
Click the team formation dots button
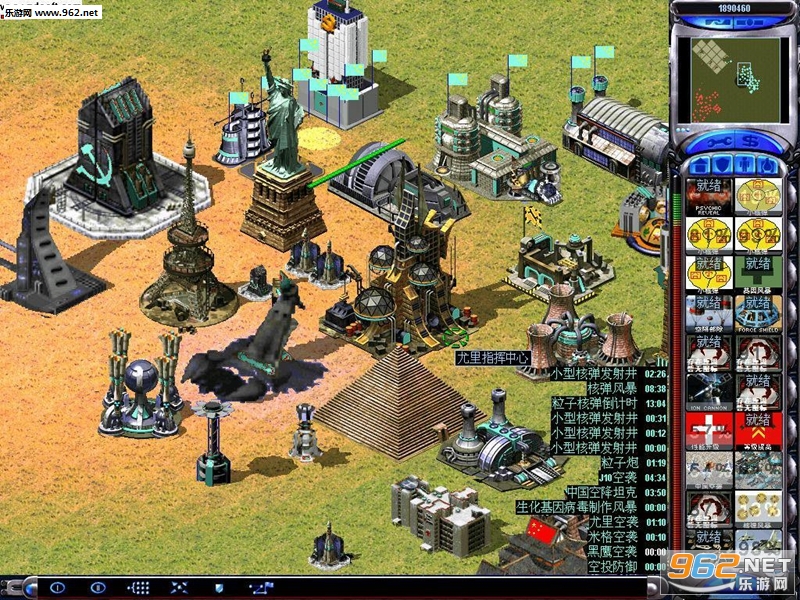click(139, 588)
